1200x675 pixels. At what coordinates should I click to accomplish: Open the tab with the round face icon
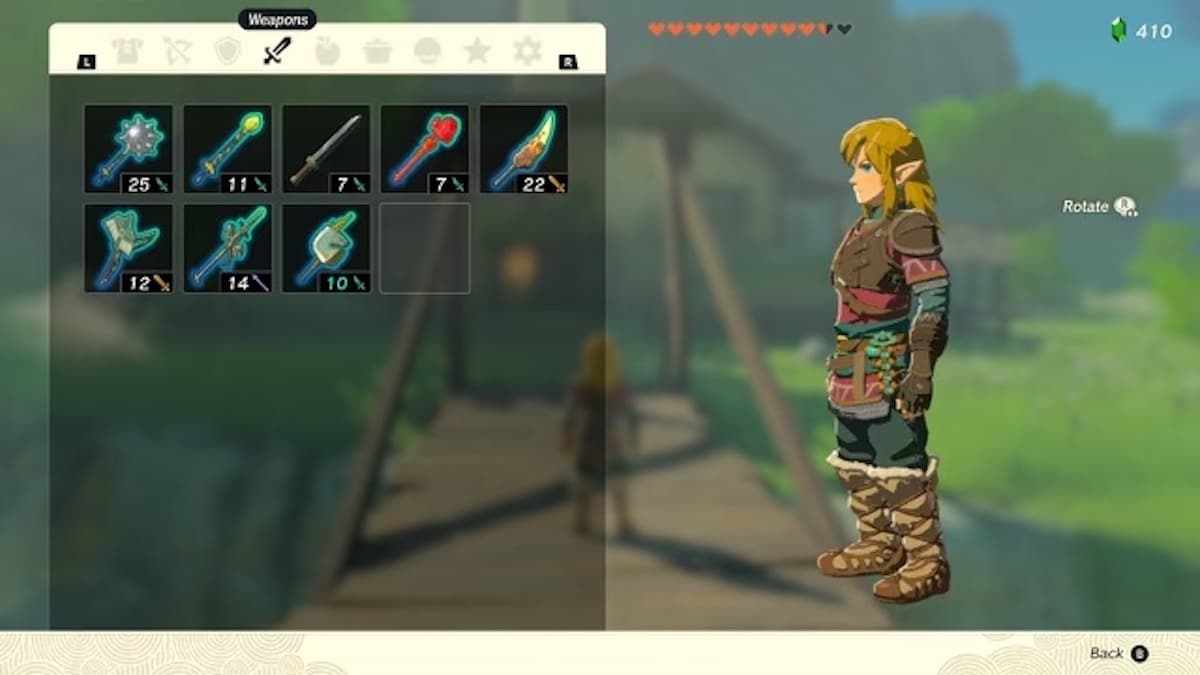(x=427, y=51)
